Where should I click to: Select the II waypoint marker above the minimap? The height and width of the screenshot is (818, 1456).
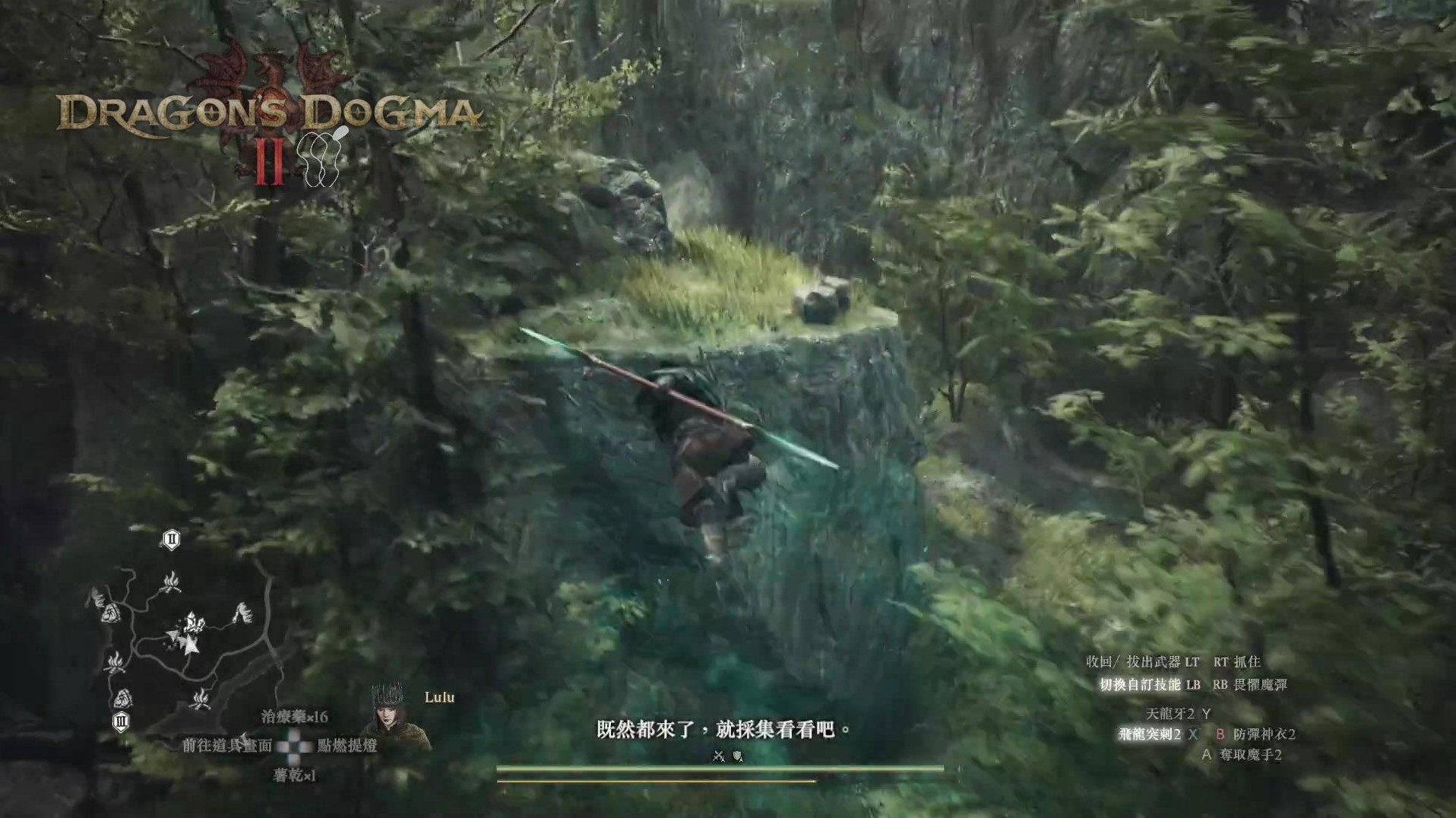pyautogui.click(x=171, y=541)
